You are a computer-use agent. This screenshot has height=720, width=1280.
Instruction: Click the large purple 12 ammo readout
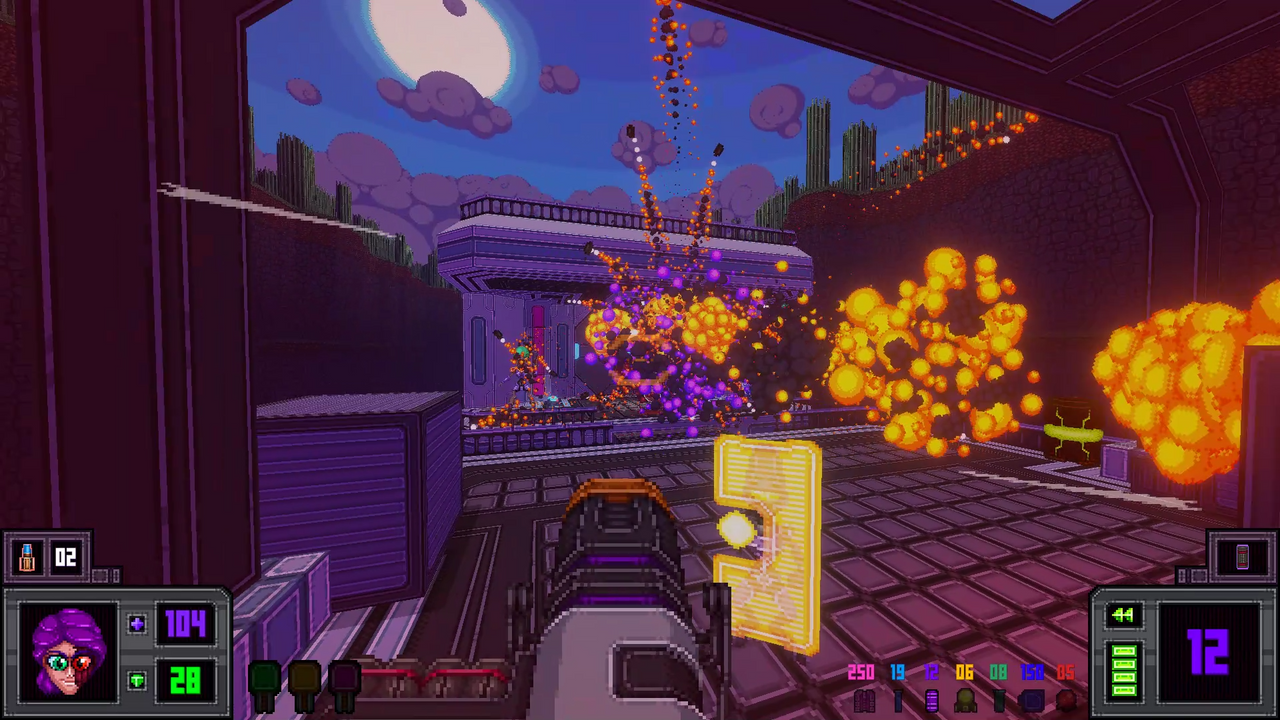1208,652
